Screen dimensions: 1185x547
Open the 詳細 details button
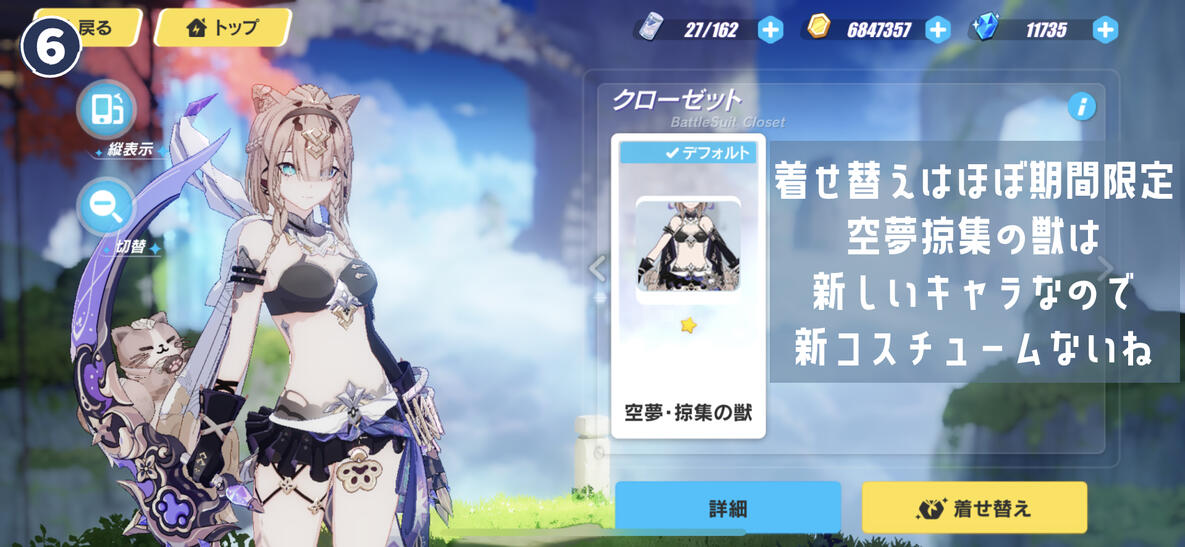(x=727, y=508)
